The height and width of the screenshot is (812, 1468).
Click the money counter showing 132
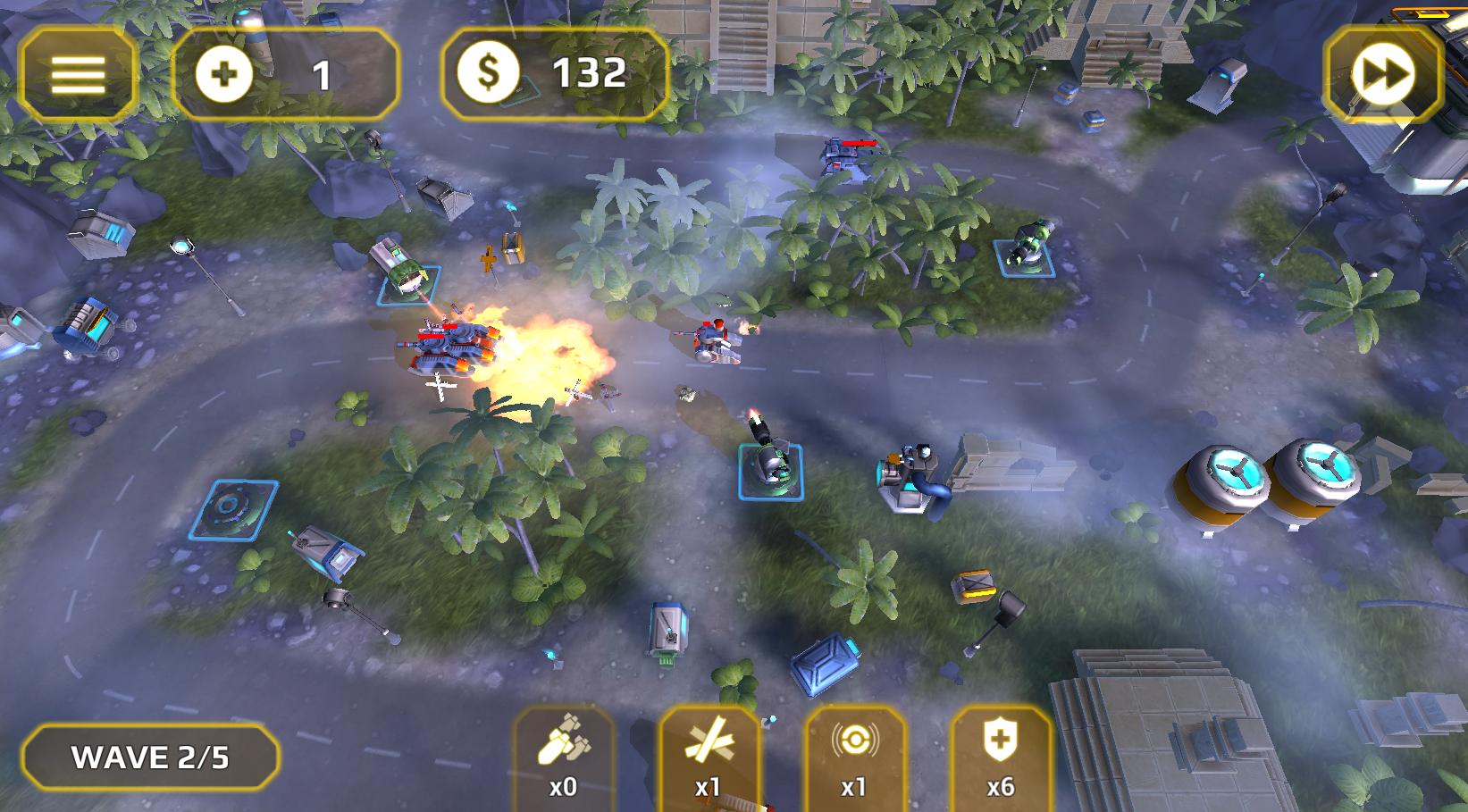pyautogui.click(x=590, y=73)
